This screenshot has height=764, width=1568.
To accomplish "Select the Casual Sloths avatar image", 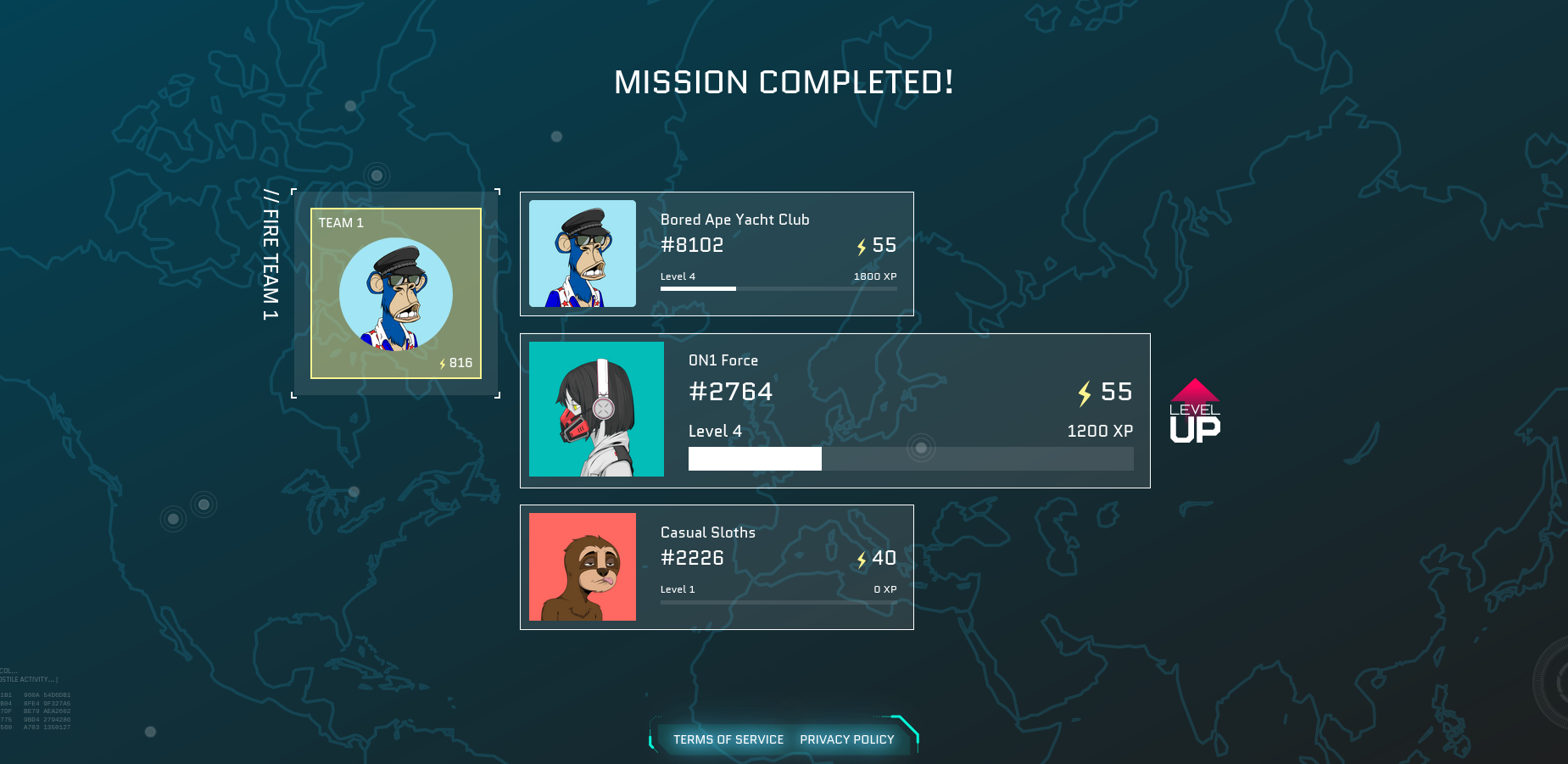I will (x=583, y=566).
